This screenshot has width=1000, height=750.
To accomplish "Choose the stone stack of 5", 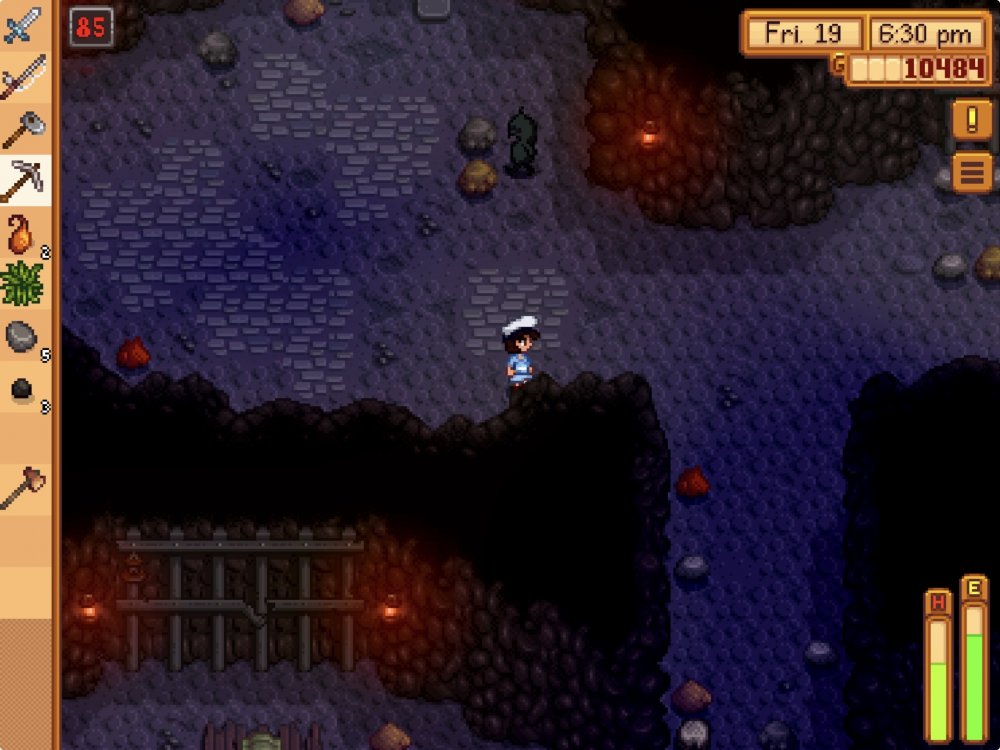I will coord(24,337).
